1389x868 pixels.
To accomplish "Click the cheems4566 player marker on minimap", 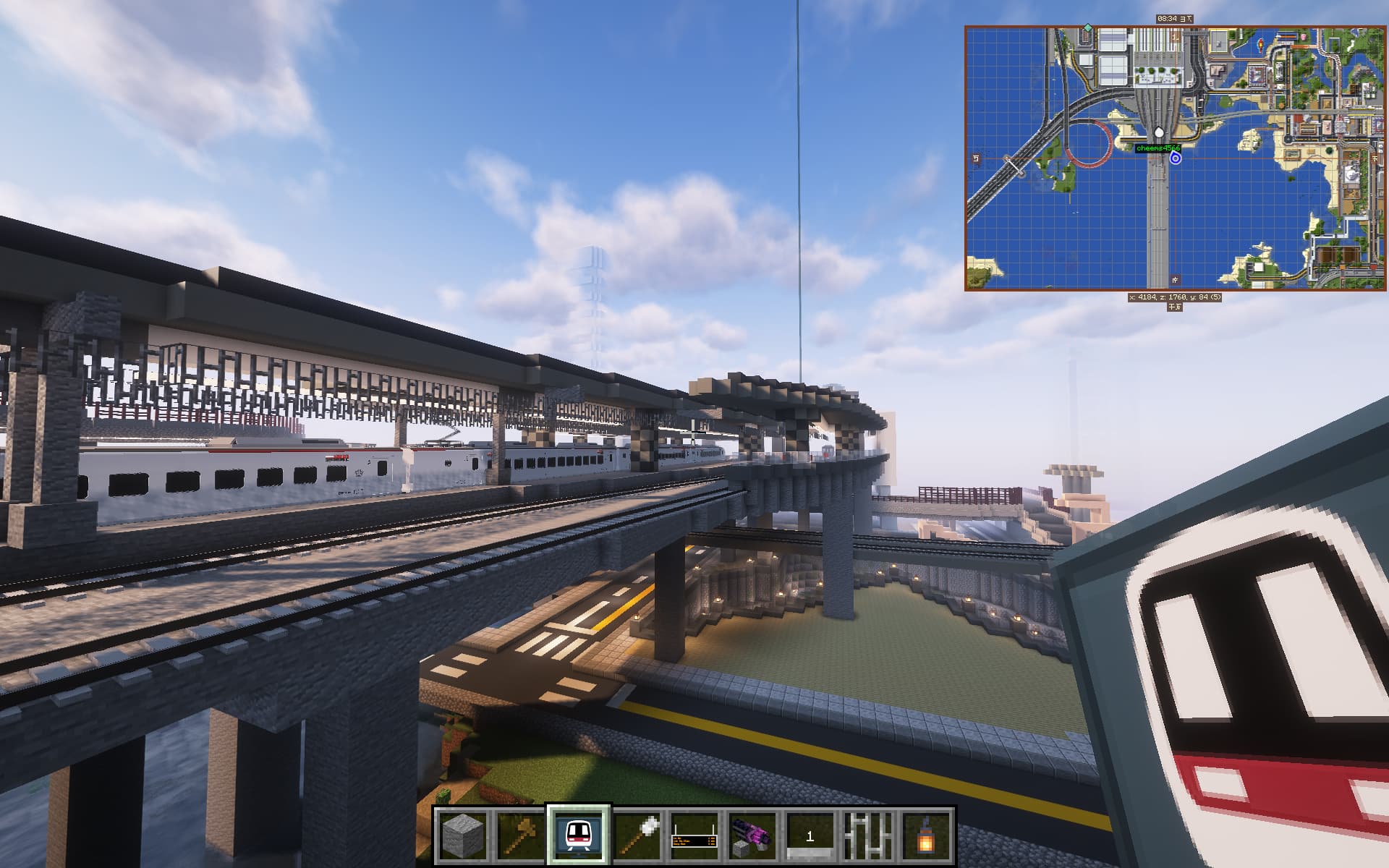I will pyautogui.click(x=1176, y=158).
